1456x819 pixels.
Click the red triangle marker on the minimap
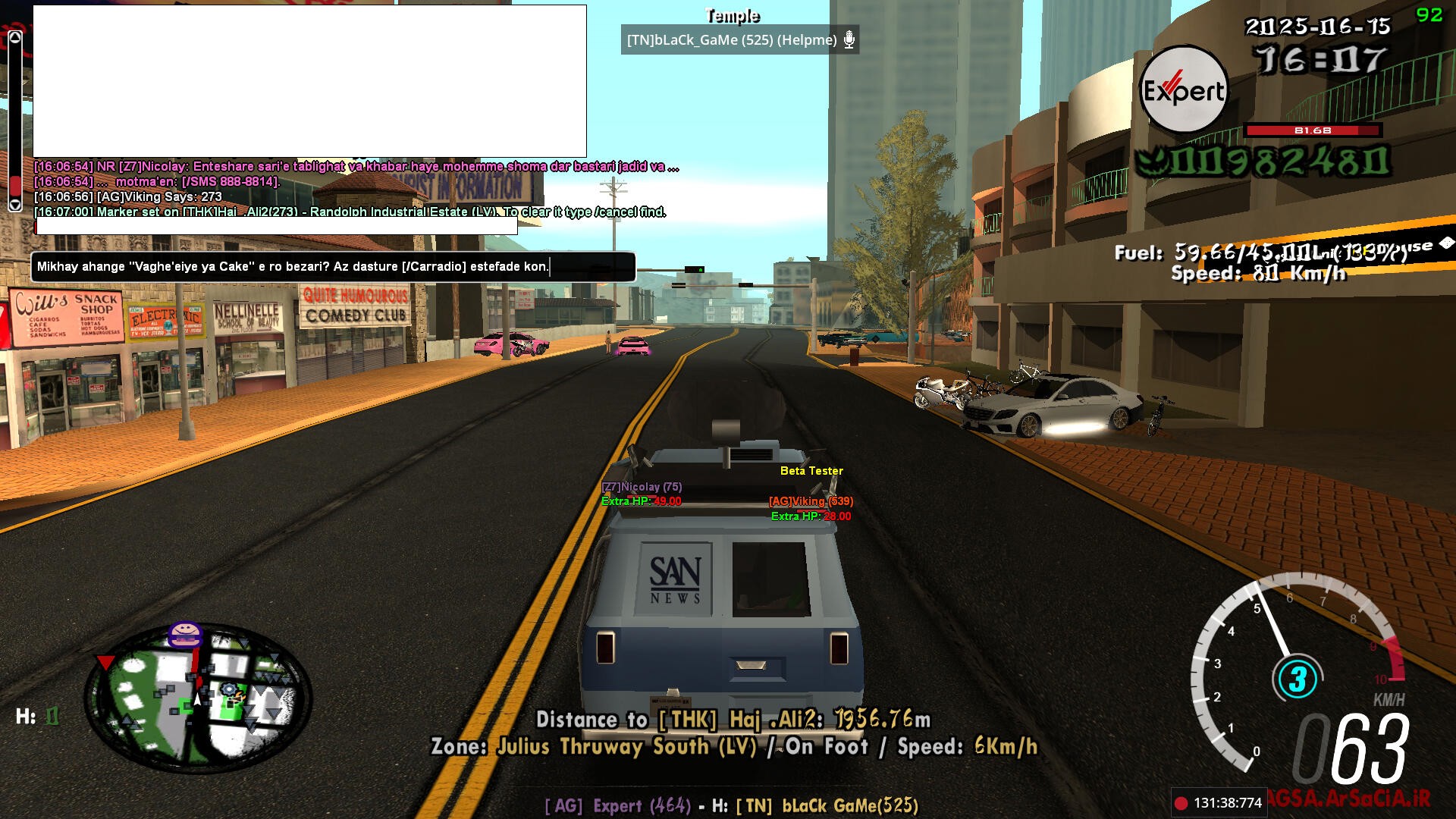(x=105, y=663)
